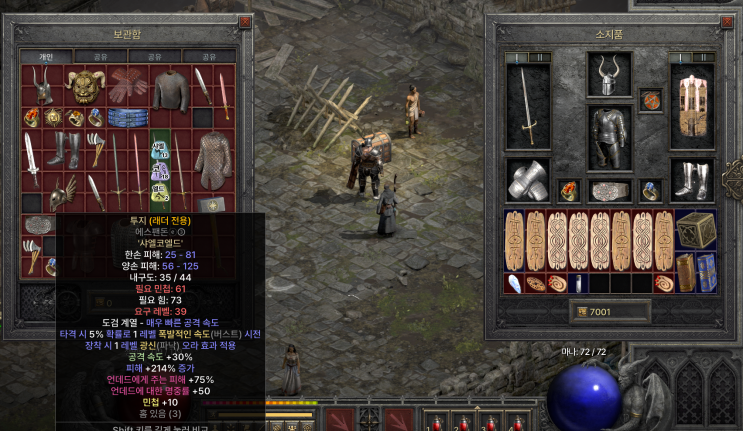Click the equipped plate body armor
The image size is (743, 431).
[609, 138]
